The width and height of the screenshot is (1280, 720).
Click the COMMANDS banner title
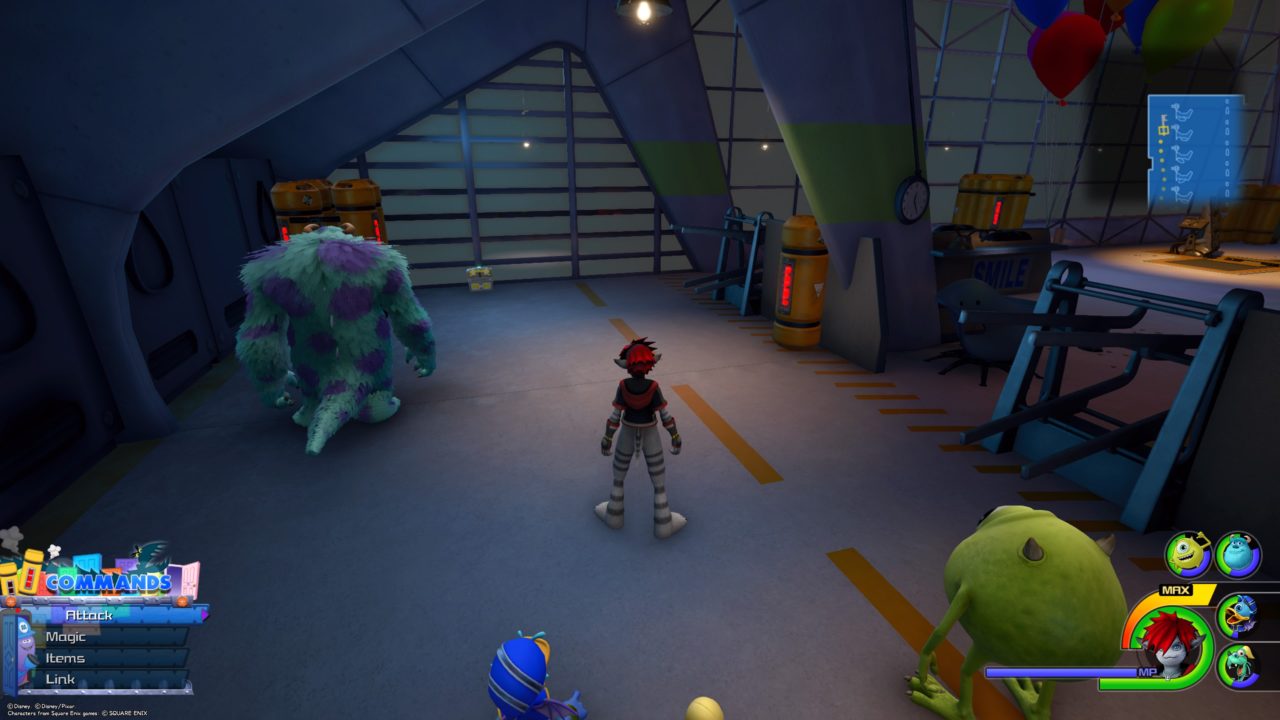pos(109,581)
